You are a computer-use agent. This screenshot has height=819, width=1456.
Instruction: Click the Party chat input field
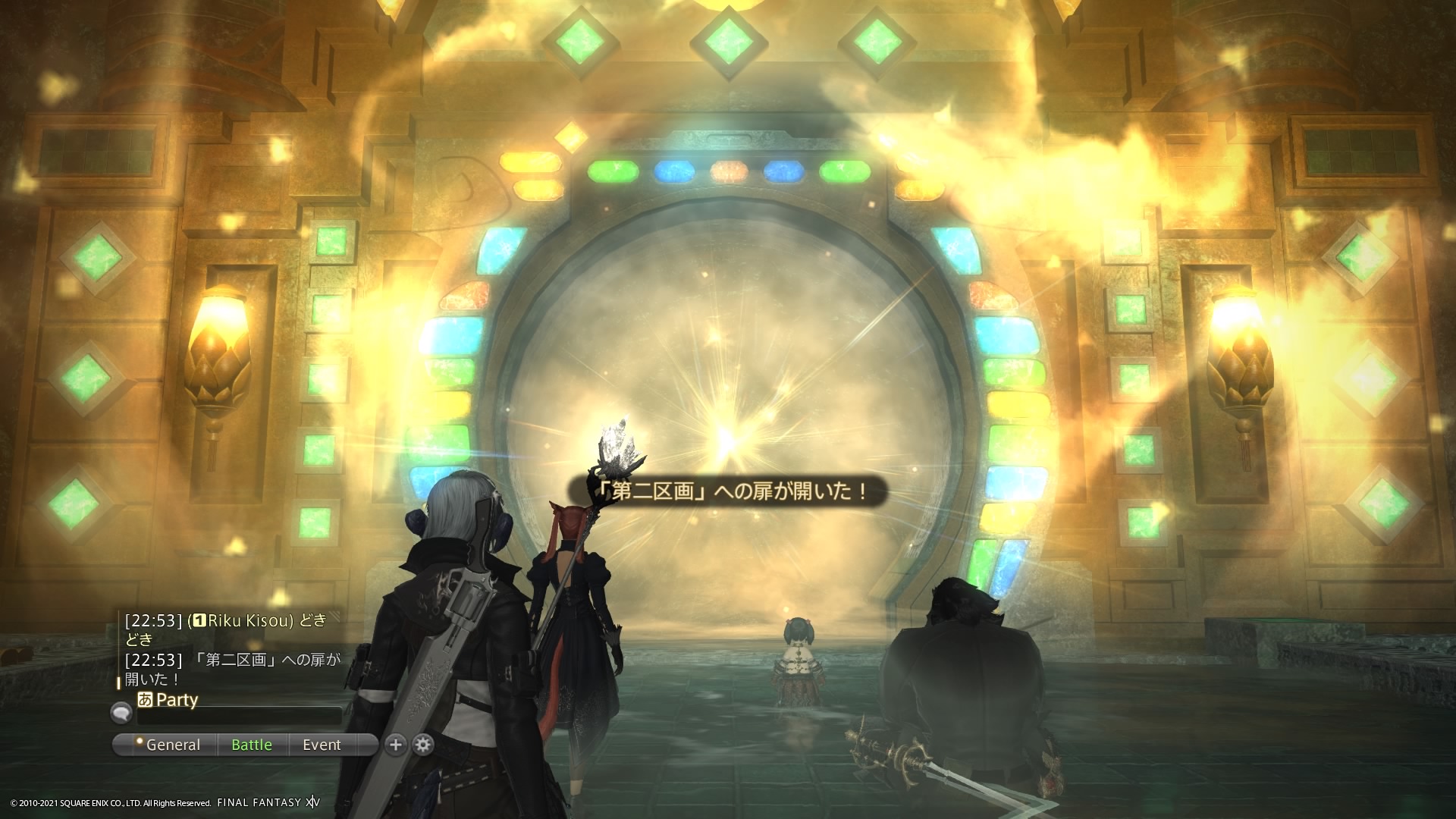(x=240, y=715)
